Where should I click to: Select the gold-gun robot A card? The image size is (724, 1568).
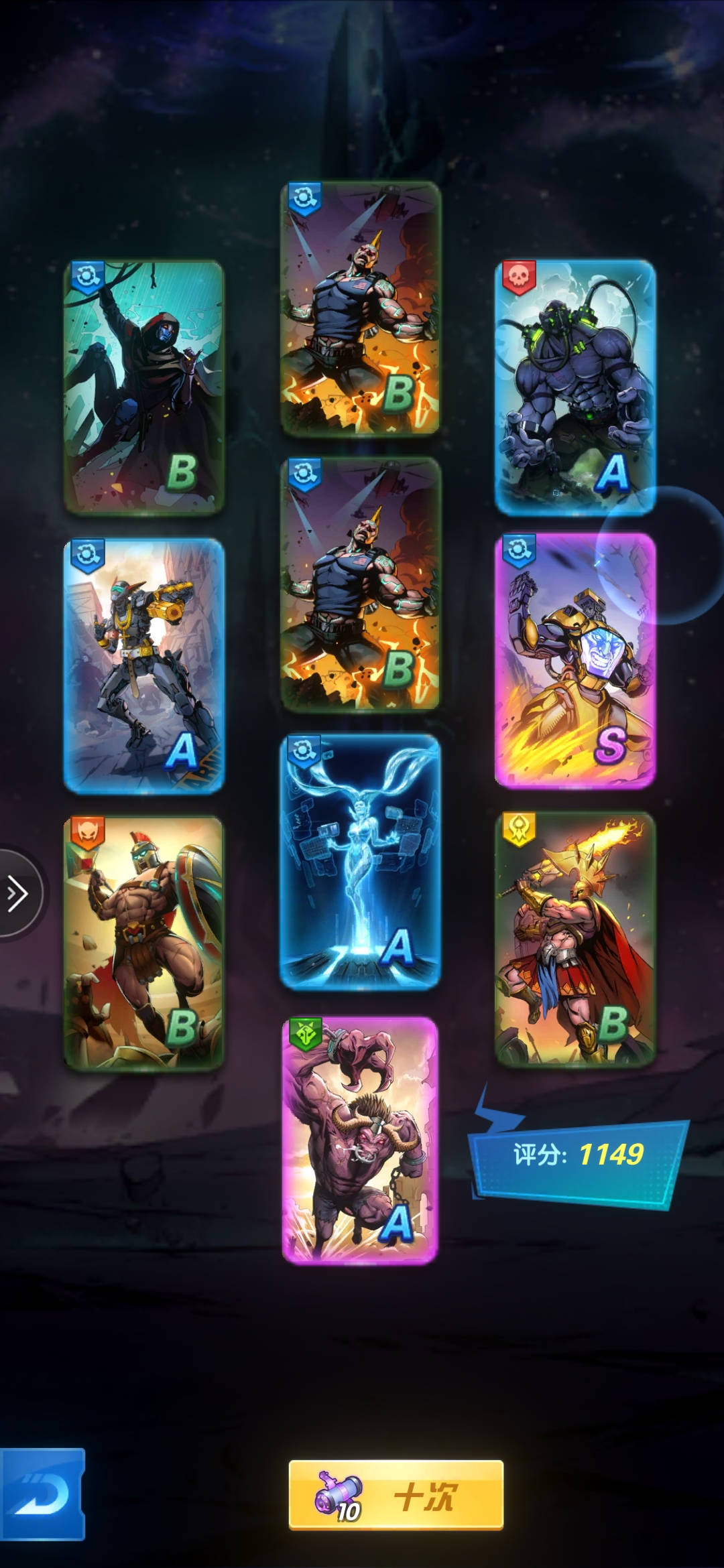click(143, 665)
